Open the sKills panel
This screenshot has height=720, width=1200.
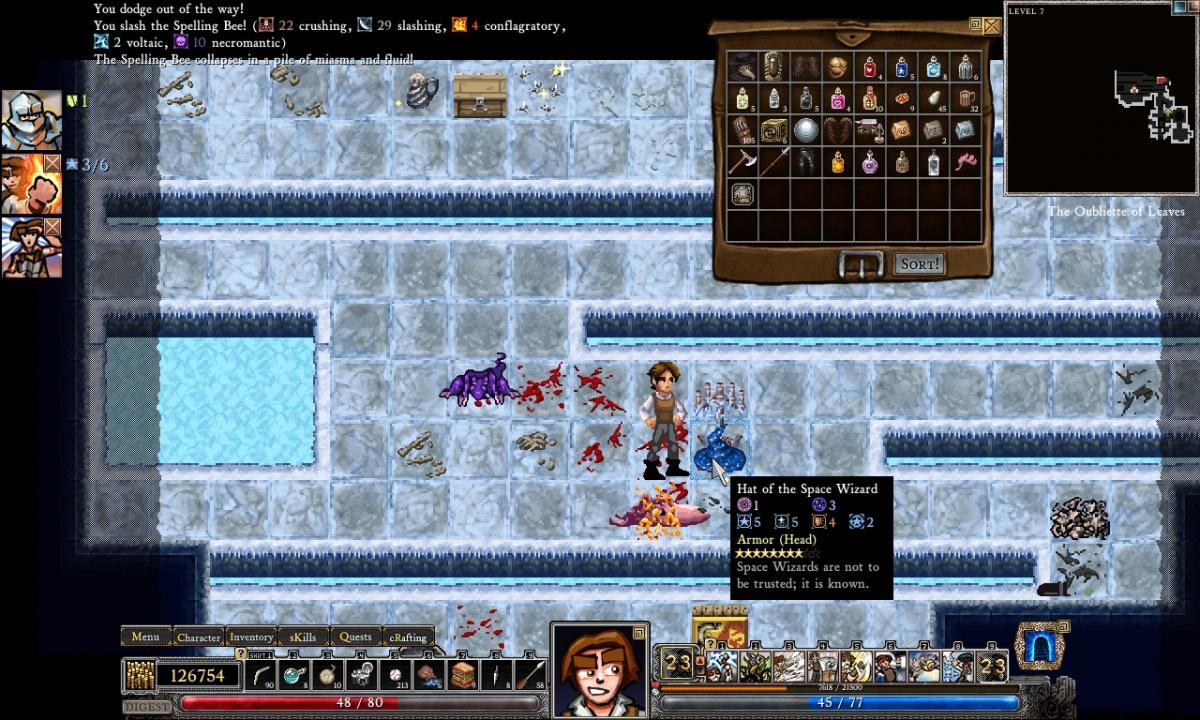click(303, 636)
